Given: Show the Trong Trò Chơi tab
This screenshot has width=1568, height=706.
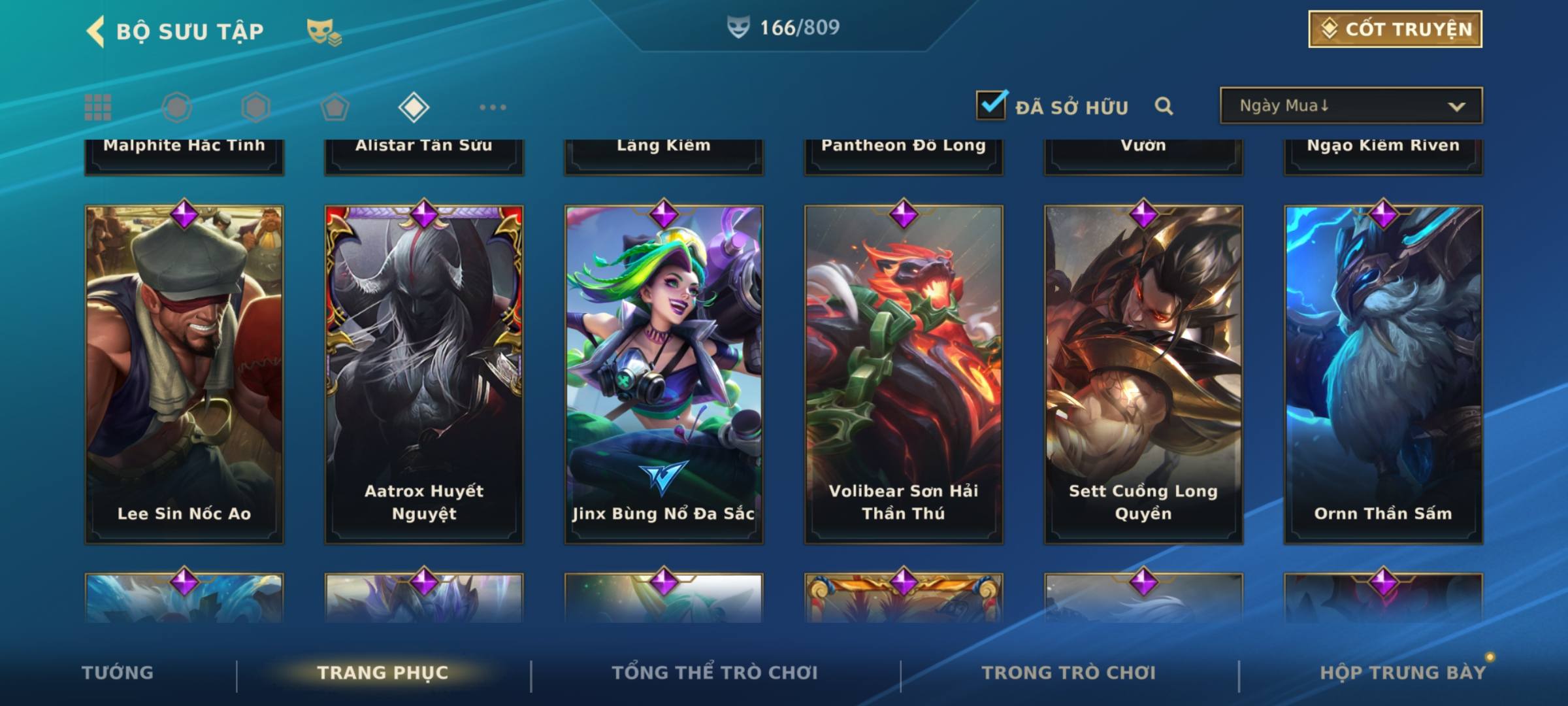Looking at the screenshot, I should pos(1069,673).
